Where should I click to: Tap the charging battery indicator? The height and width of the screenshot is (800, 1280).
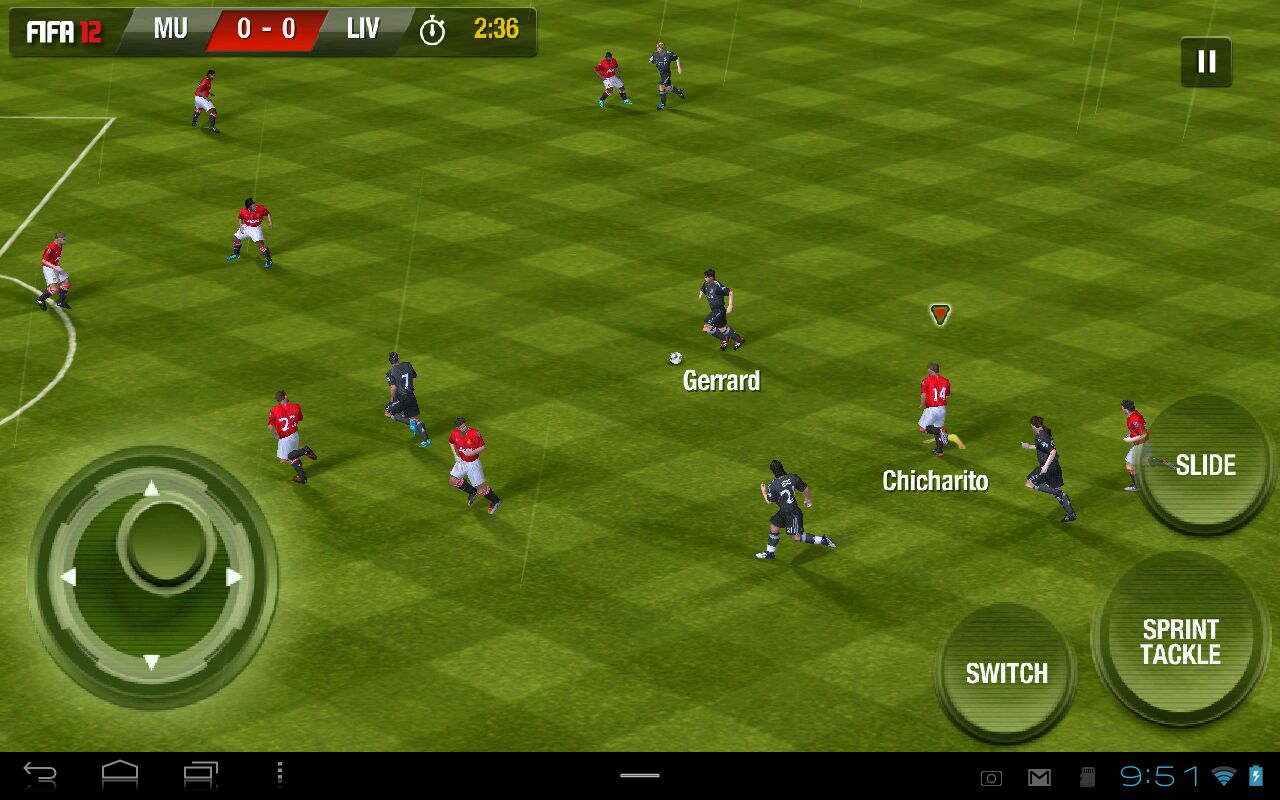coord(1255,777)
